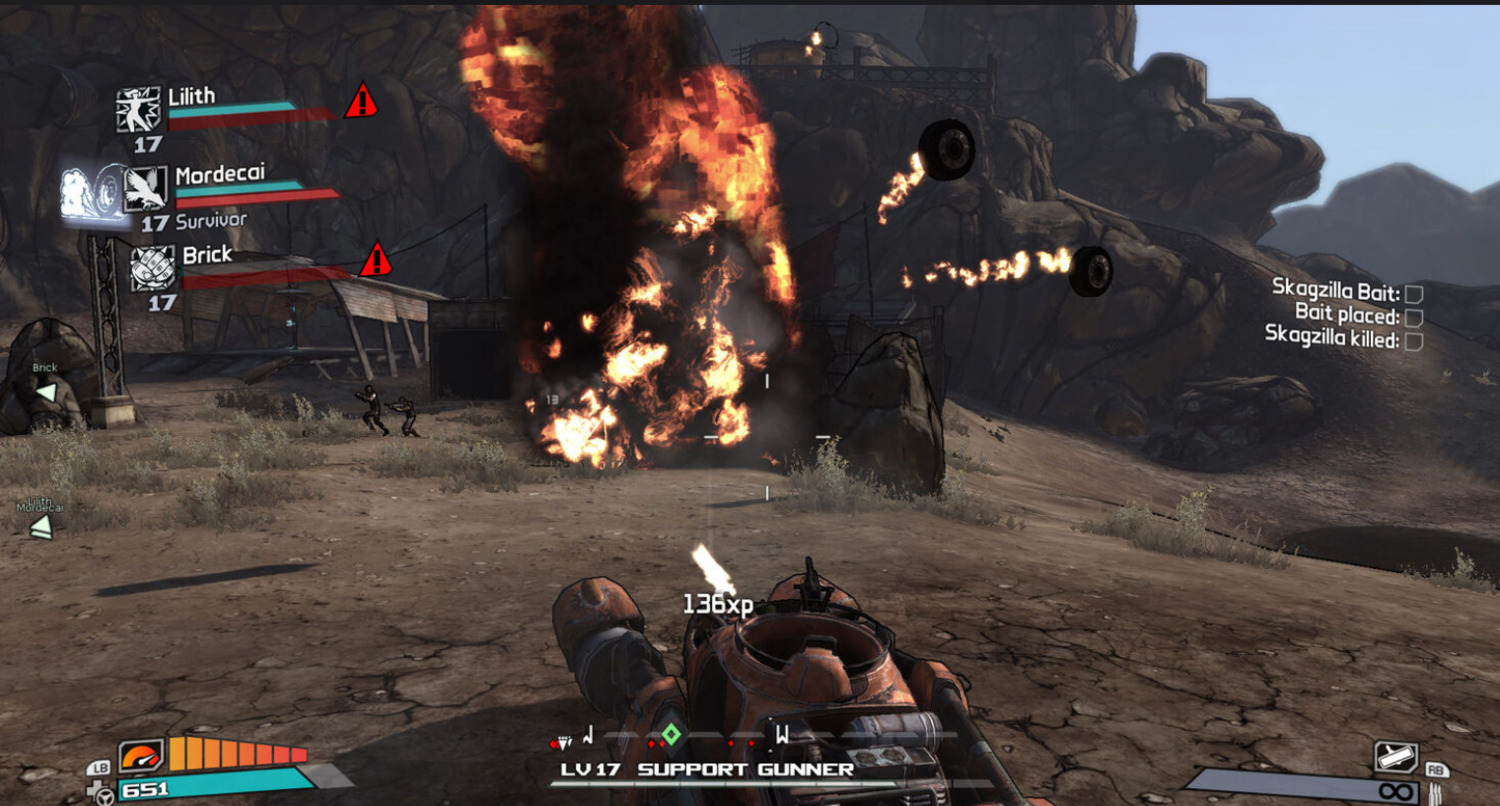This screenshot has height=806, width=1500.
Task: Tick the Skagzilla killed objective box
Action: (1414, 341)
